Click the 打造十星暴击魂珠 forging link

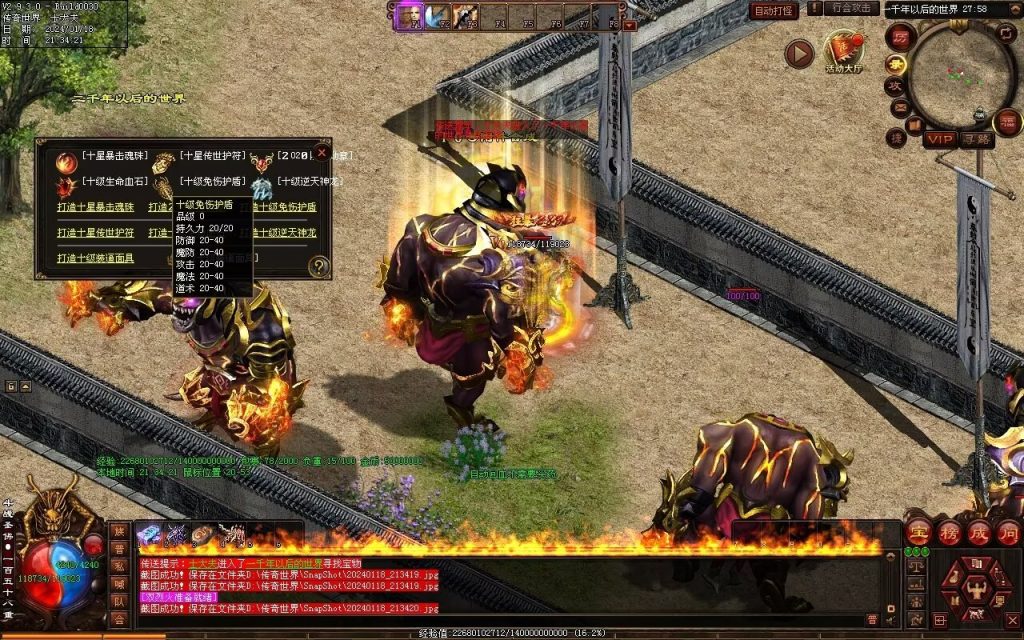96,207
